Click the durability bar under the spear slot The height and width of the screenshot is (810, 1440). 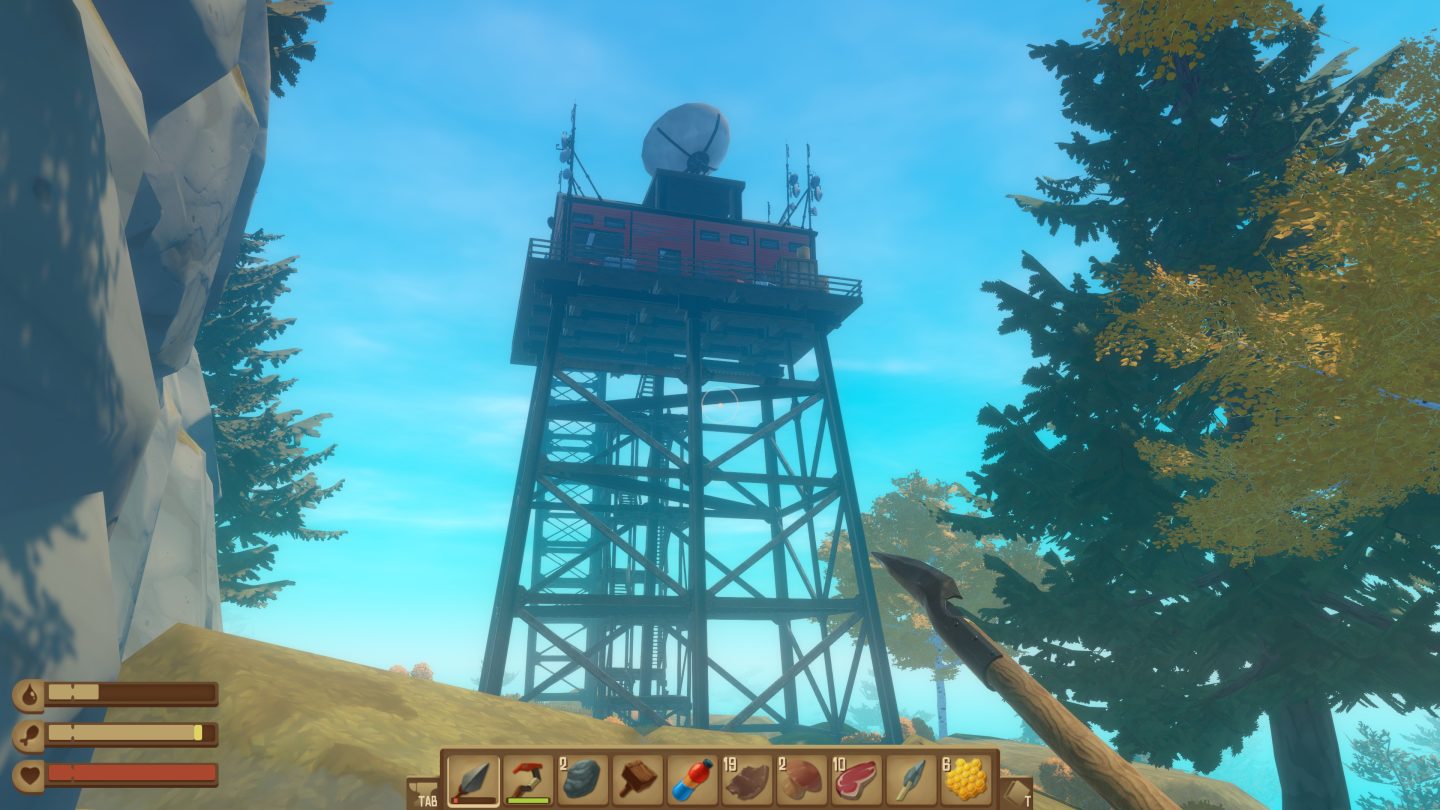coord(475,799)
